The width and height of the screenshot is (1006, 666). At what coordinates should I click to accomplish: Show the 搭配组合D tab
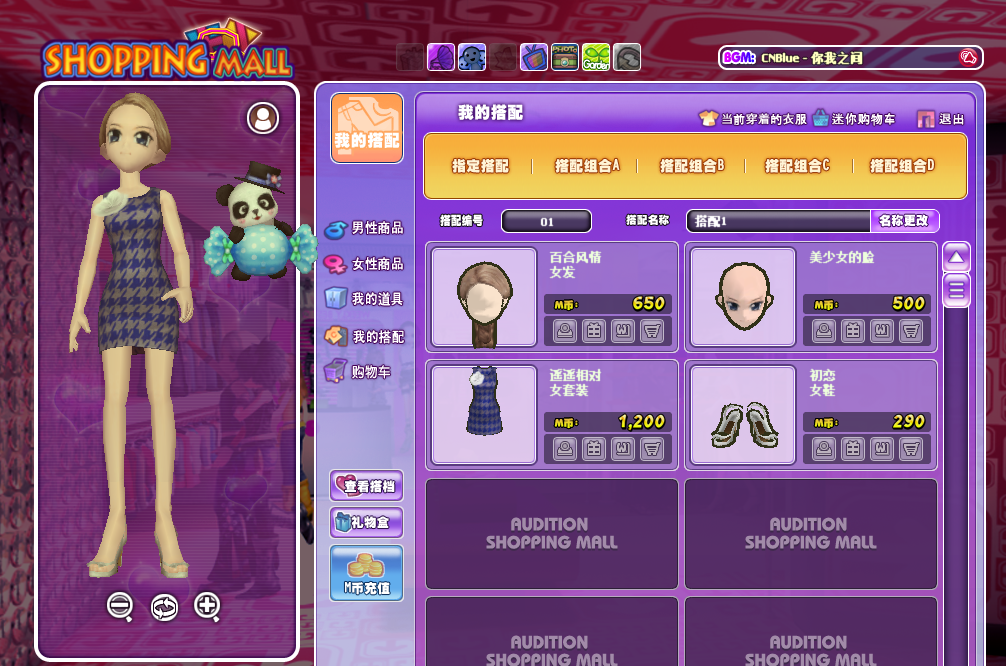point(902,166)
